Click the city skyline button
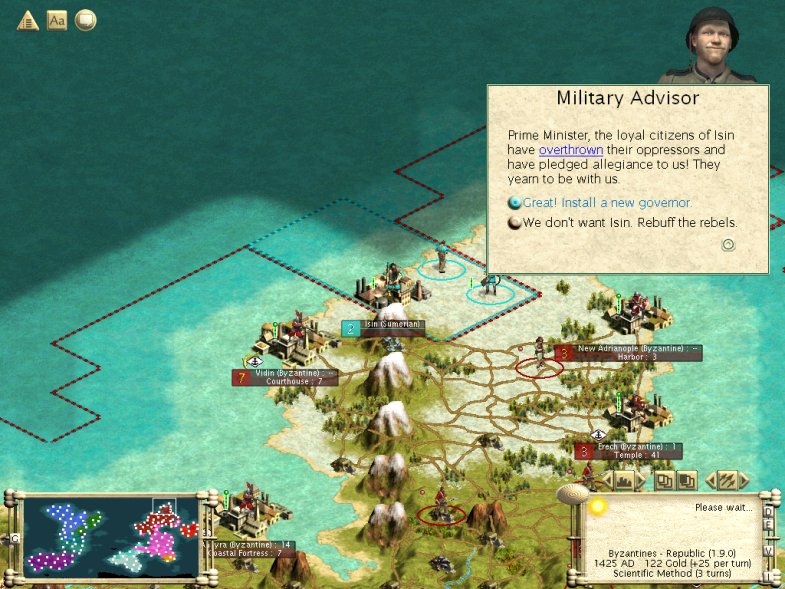Screen dimensions: 785x589 click(625, 481)
